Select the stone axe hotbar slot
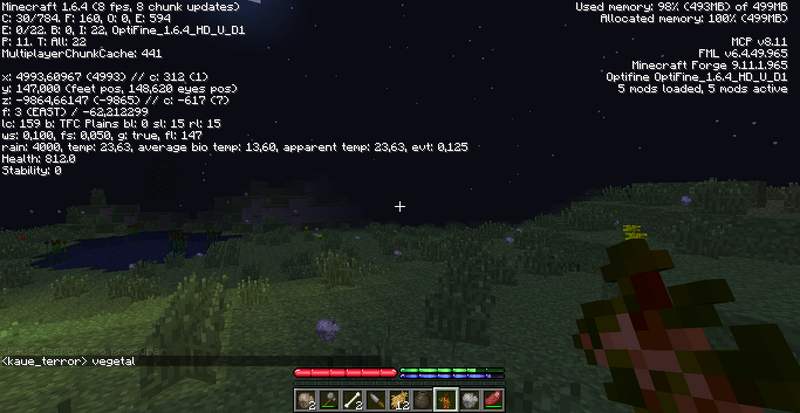The image size is (800, 413). point(330,401)
